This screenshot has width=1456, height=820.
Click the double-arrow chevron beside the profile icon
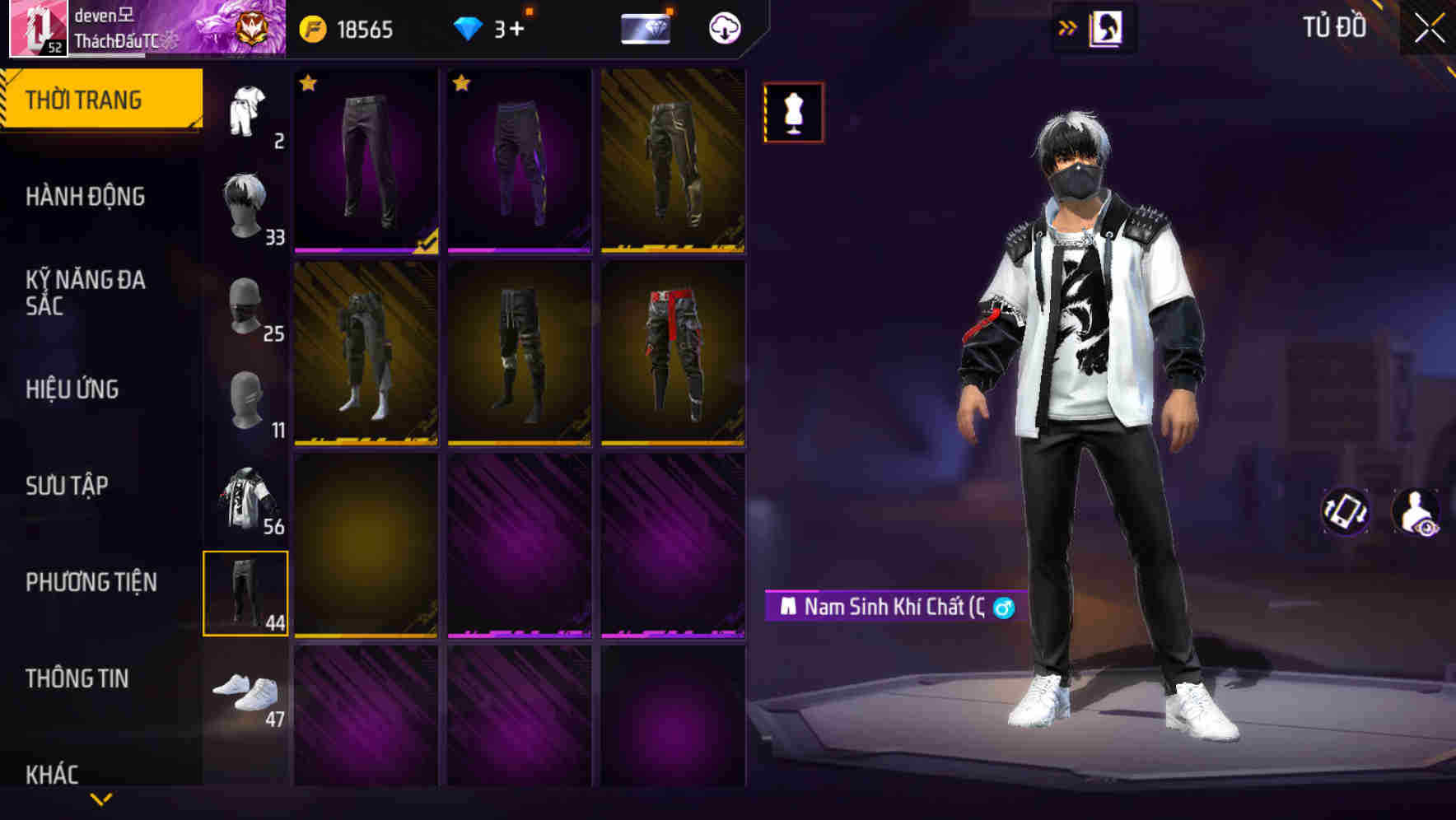pos(1068,27)
